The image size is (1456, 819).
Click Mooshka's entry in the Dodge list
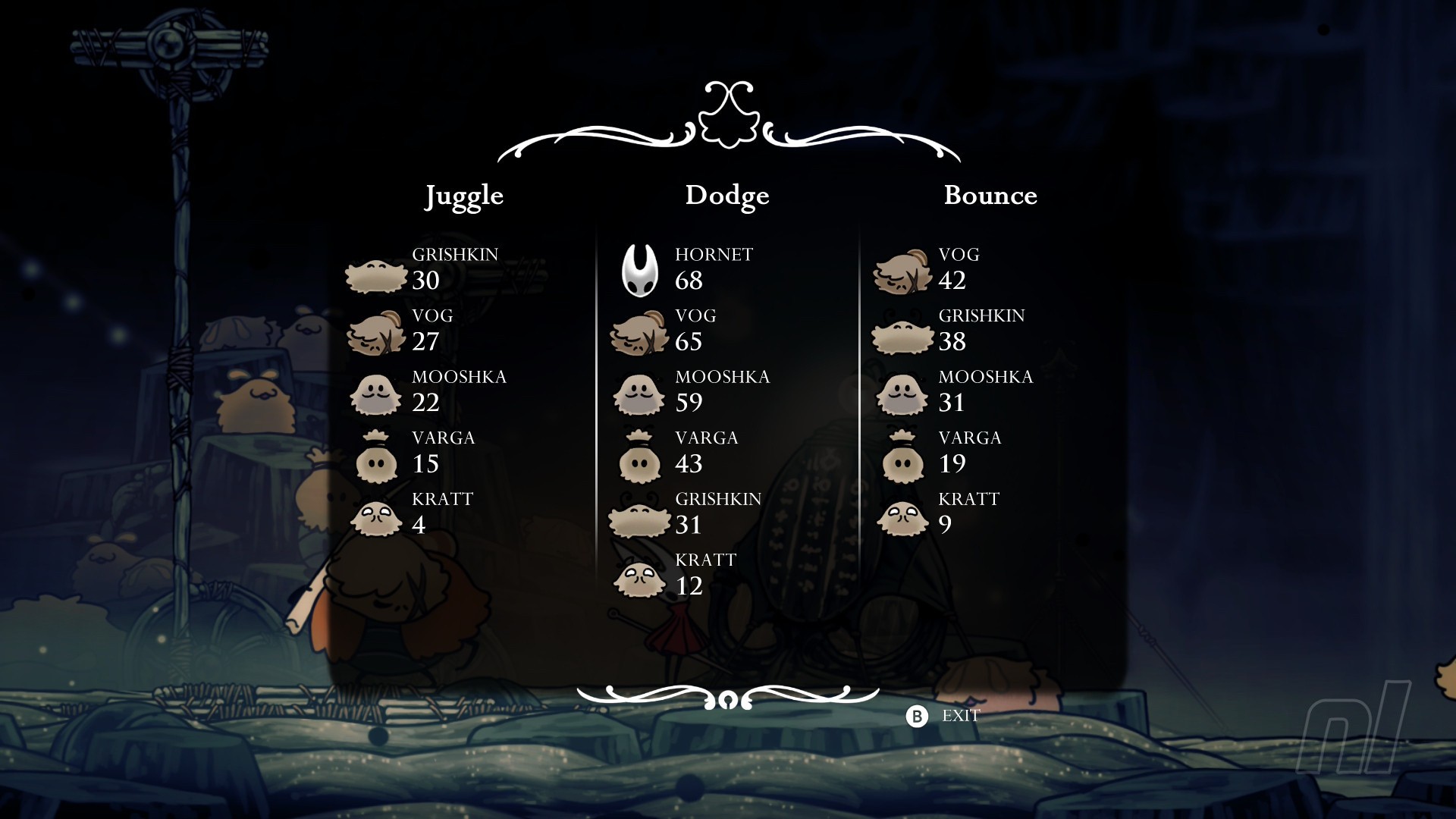(690, 391)
